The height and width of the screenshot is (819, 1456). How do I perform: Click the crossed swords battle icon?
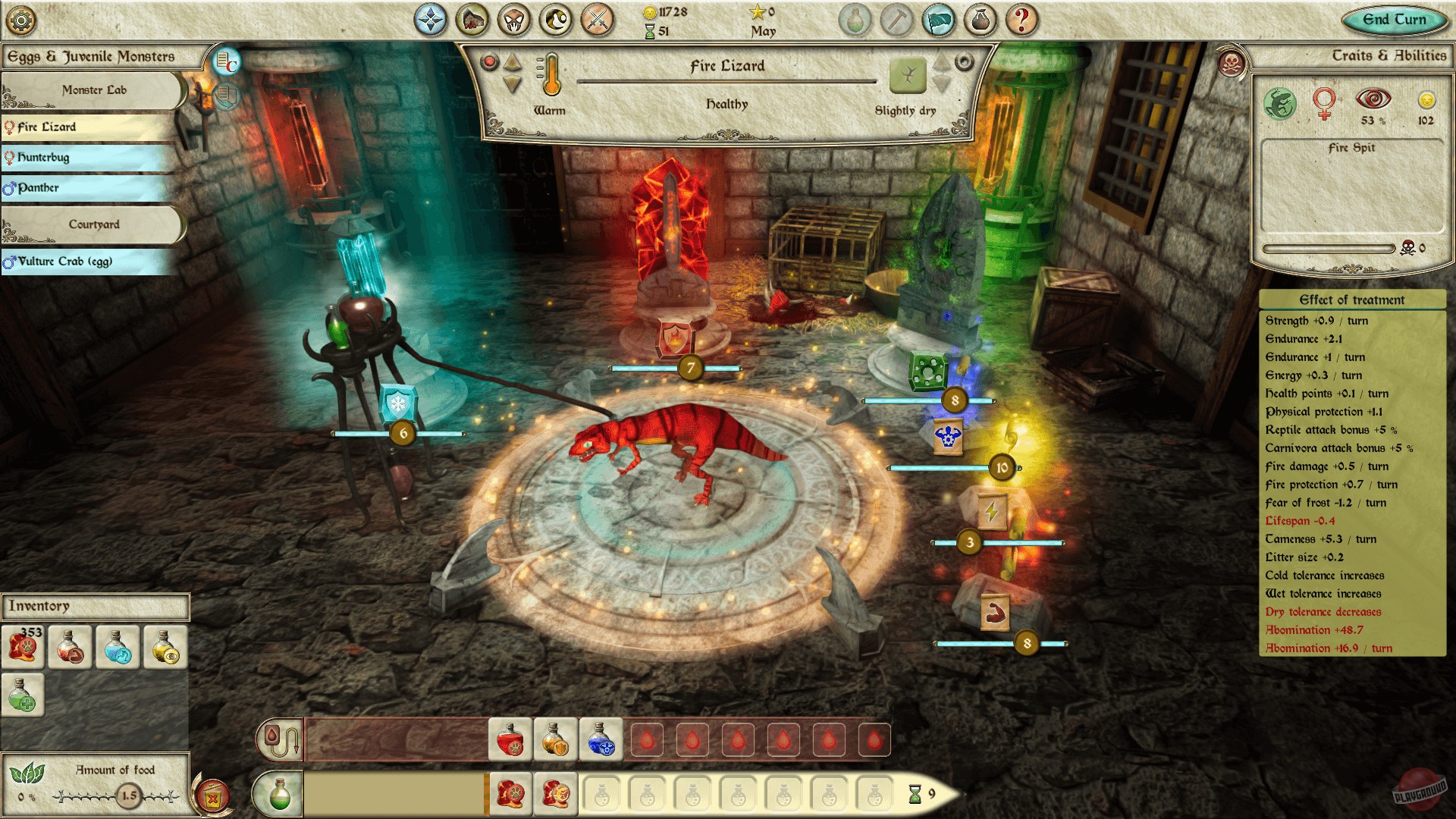(598, 20)
